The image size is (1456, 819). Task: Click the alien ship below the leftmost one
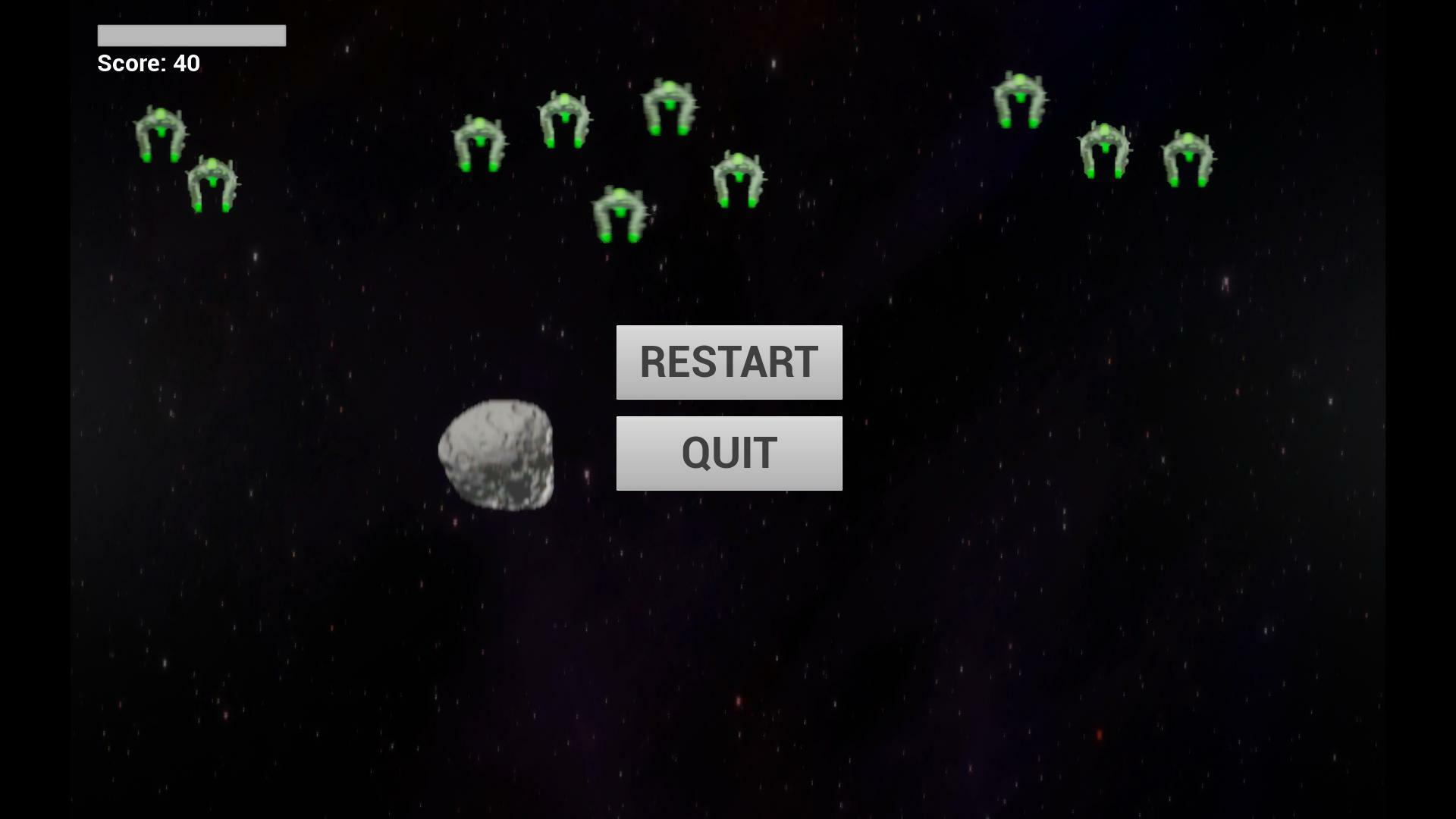[213, 184]
